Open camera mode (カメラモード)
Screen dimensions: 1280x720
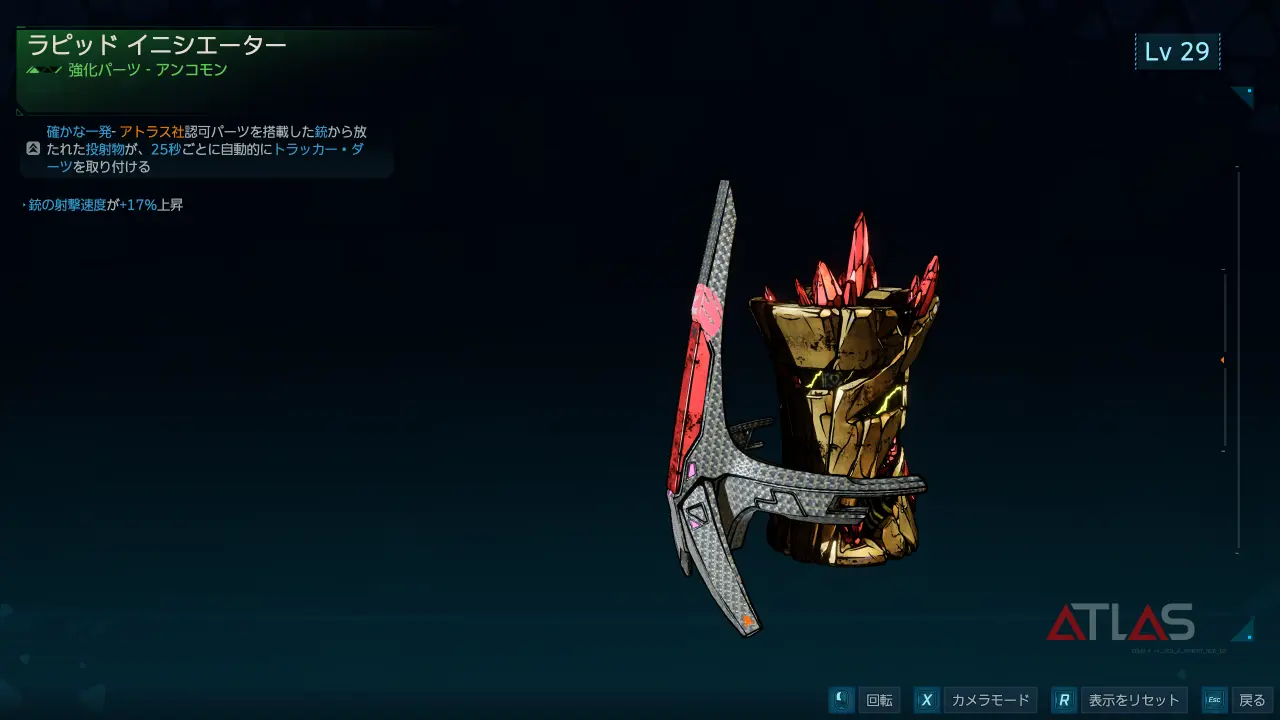[x=989, y=700]
